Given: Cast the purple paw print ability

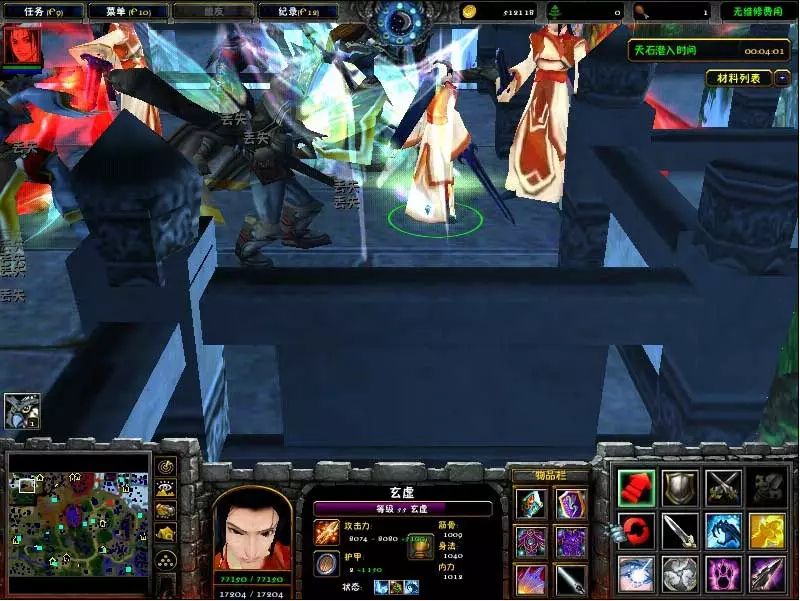Looking at the screenshot, I should click(723, 575).
